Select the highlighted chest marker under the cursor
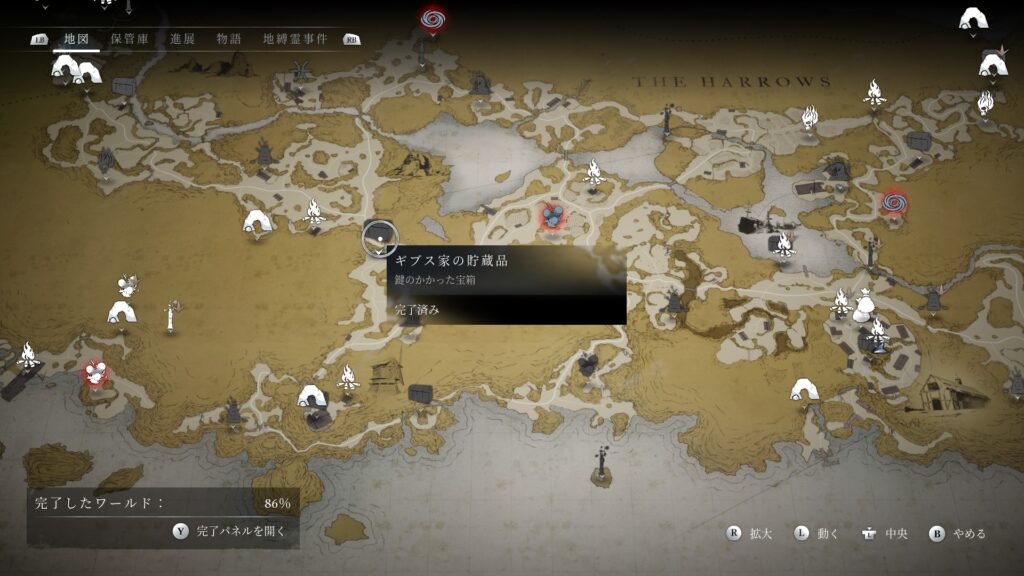Viewport: 1024px width, 576px height. (x=379, y=237)
